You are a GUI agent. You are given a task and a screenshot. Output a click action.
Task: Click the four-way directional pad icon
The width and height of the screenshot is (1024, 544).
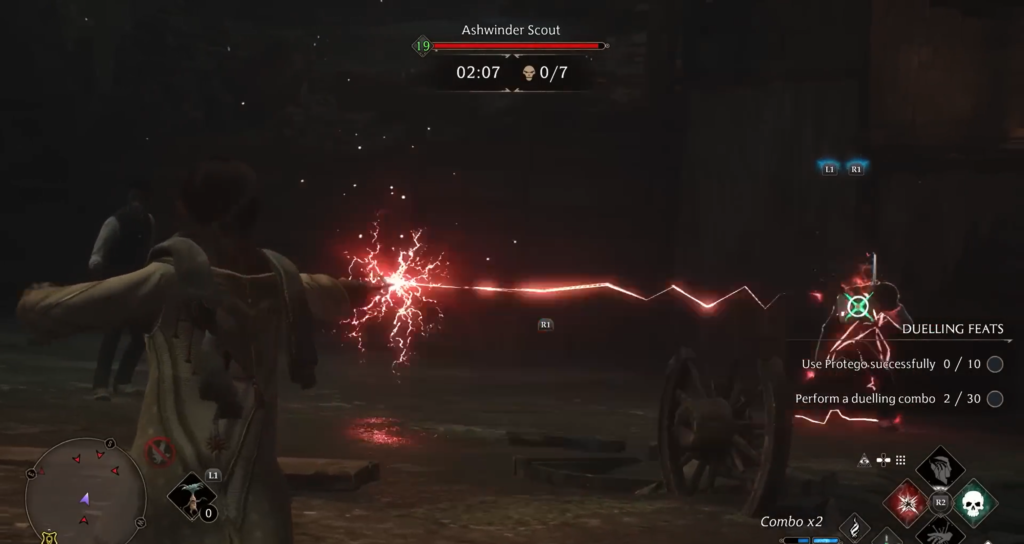(x=883, y=460)
